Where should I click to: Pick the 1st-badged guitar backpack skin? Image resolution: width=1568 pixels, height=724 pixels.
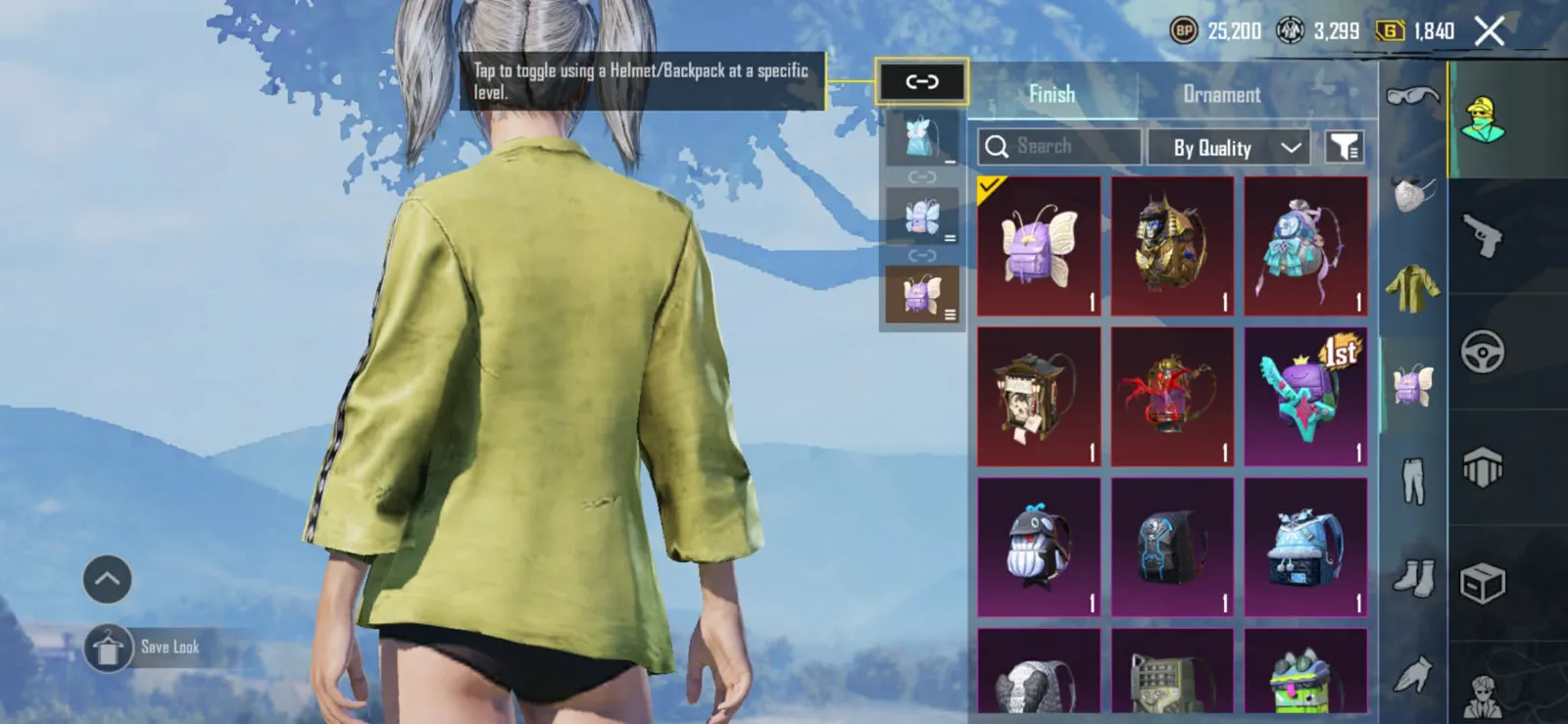[1305, 397]
